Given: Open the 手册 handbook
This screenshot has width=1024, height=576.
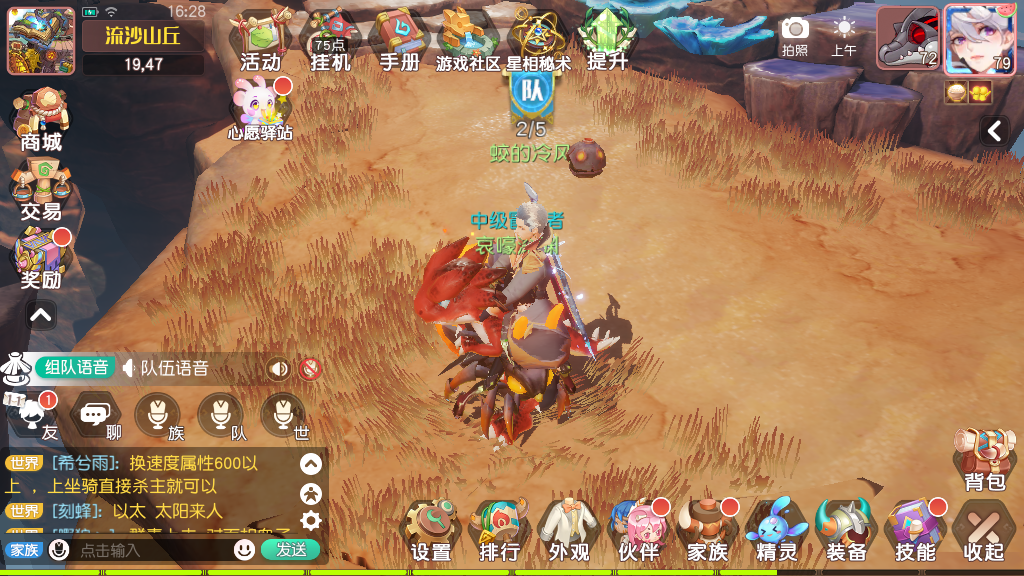Looking at the screenshot, I should [x=399, y=42].
